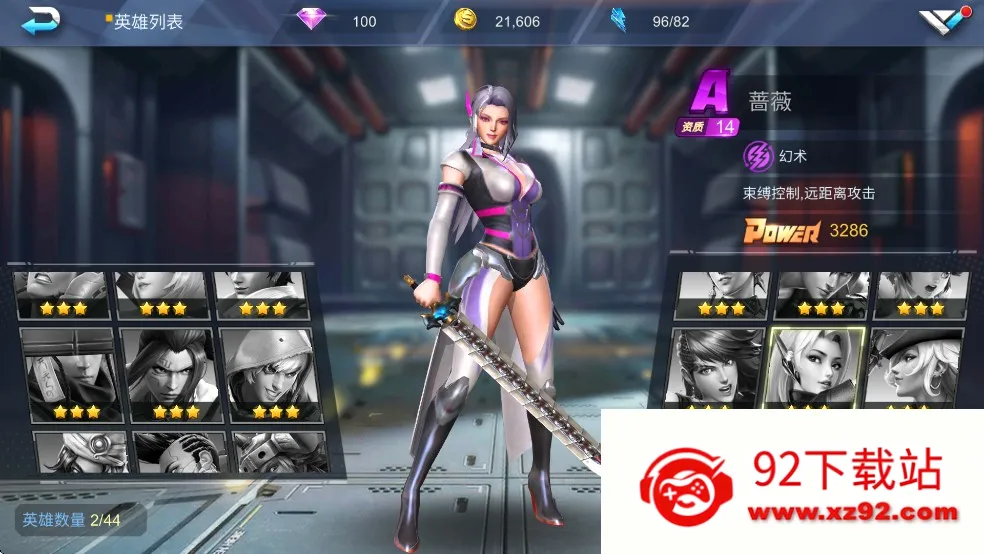Select the hero wearing a striped headband
The height and width of the screenshot is (554, 984).
pyautogui.click(x=66, y=372)
